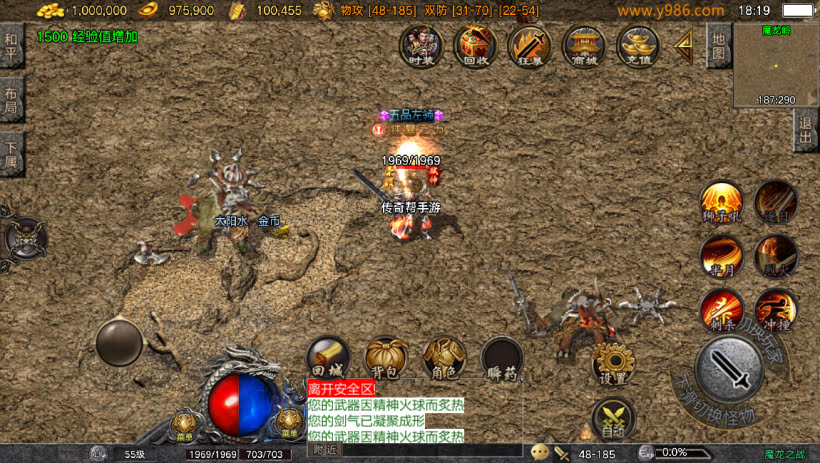Open the 下属 subordinates button
This screenshot has height=463, width=820.
tap(12, 154)
